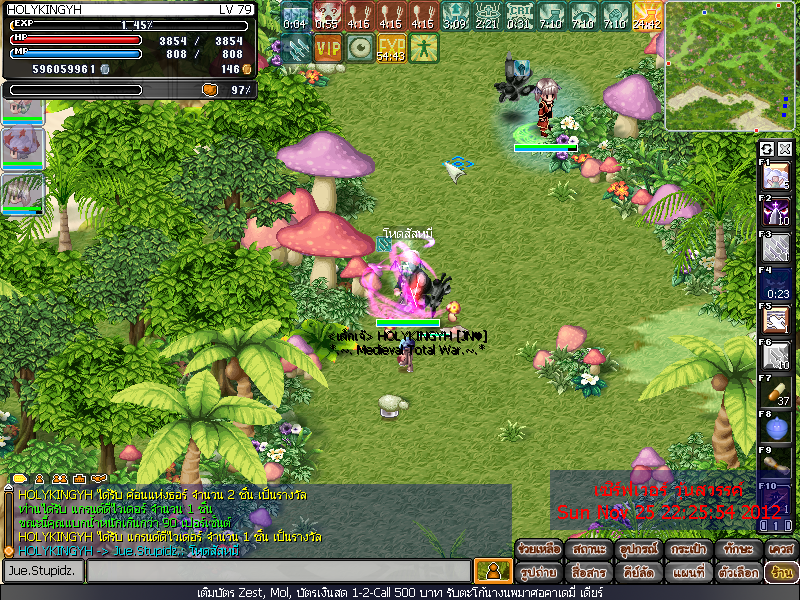This screenshot has width=800, height=600.
Task: Open the ทักษะ skills window
Action: [x=737, y=549]
